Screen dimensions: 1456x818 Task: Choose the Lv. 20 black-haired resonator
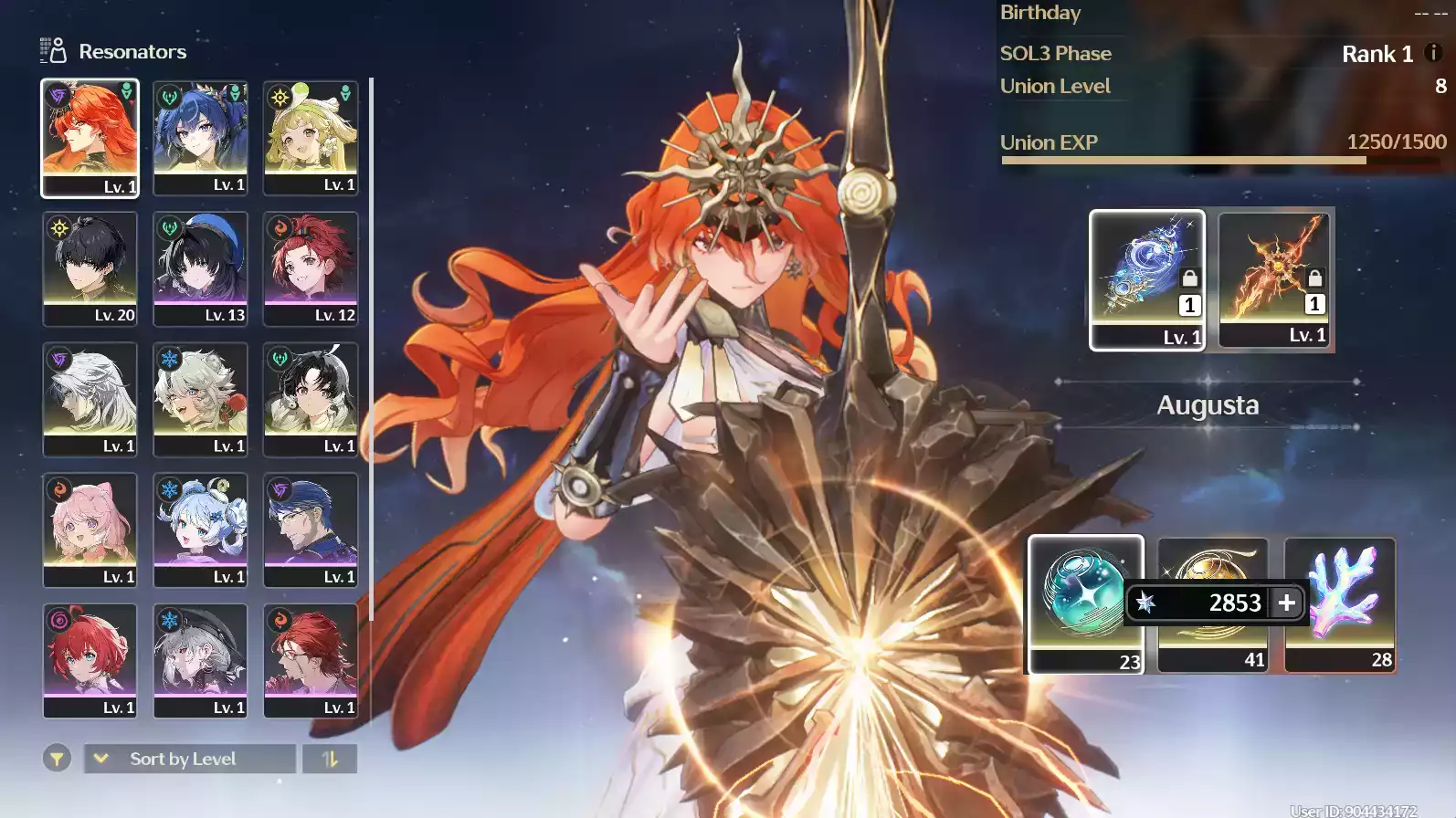pos(90,268)
